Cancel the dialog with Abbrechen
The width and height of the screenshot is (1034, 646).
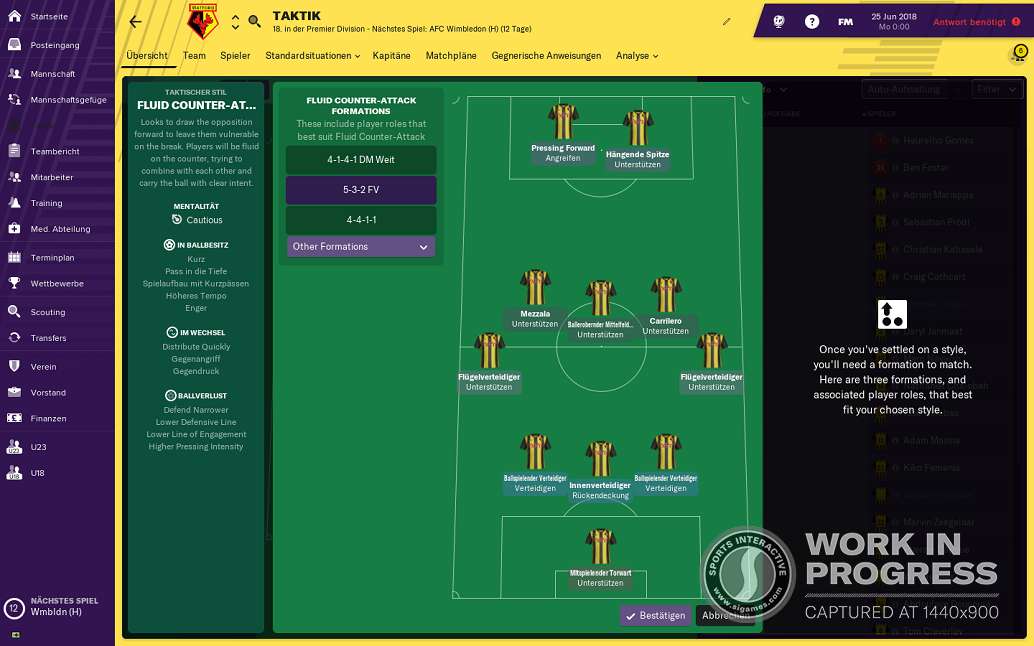[x=724, y=616]
